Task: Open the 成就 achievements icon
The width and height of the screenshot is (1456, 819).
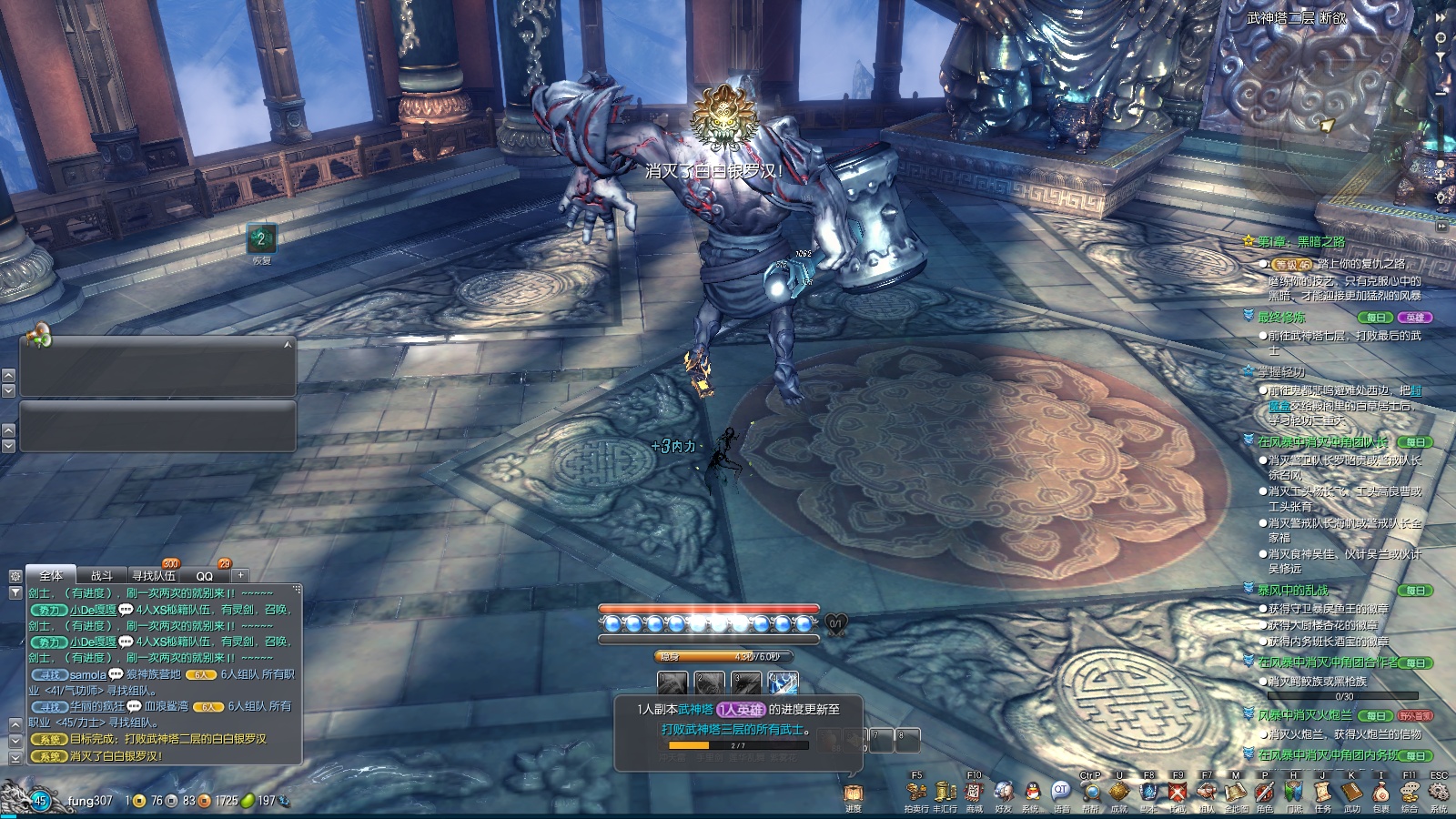Action: [1119, 793]
